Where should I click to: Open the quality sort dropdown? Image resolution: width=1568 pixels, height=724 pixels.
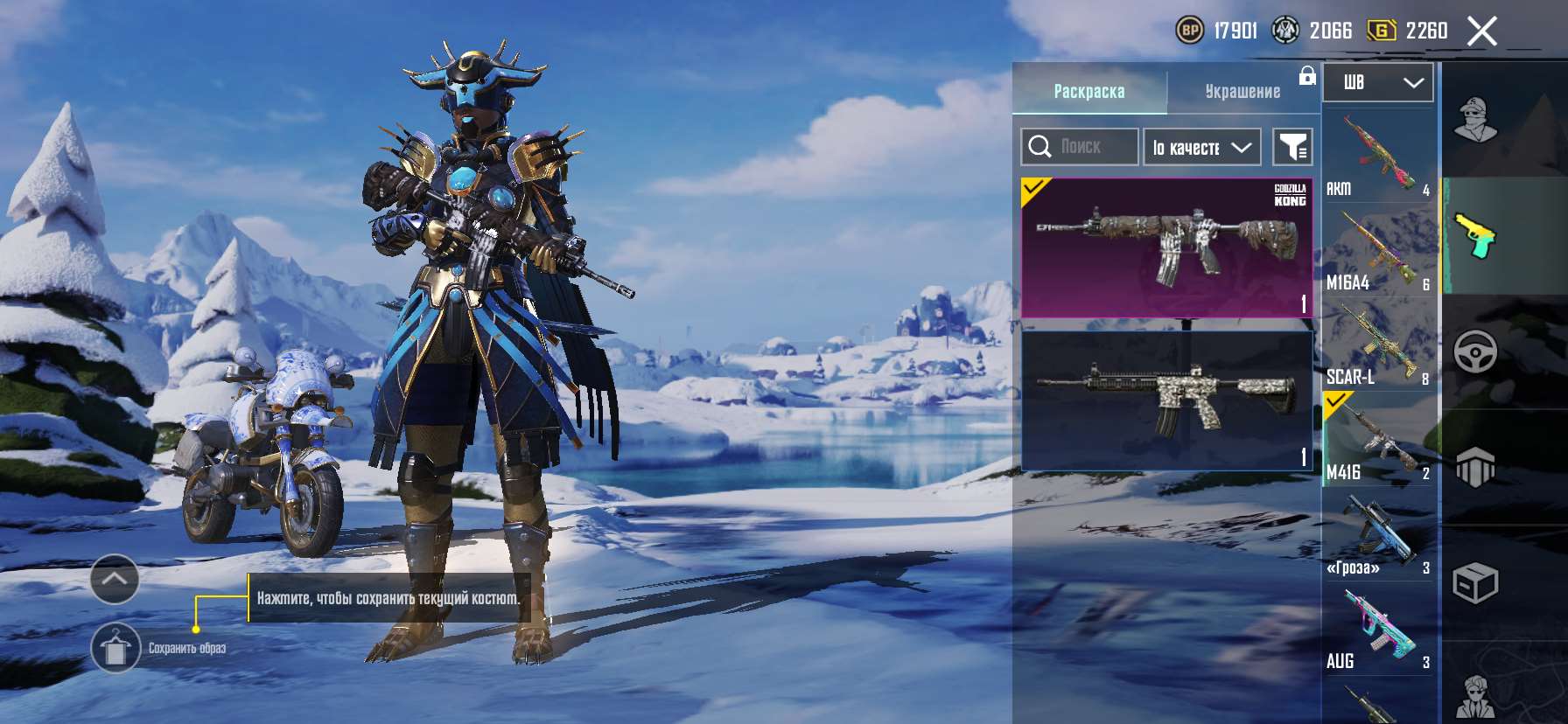1201,147
